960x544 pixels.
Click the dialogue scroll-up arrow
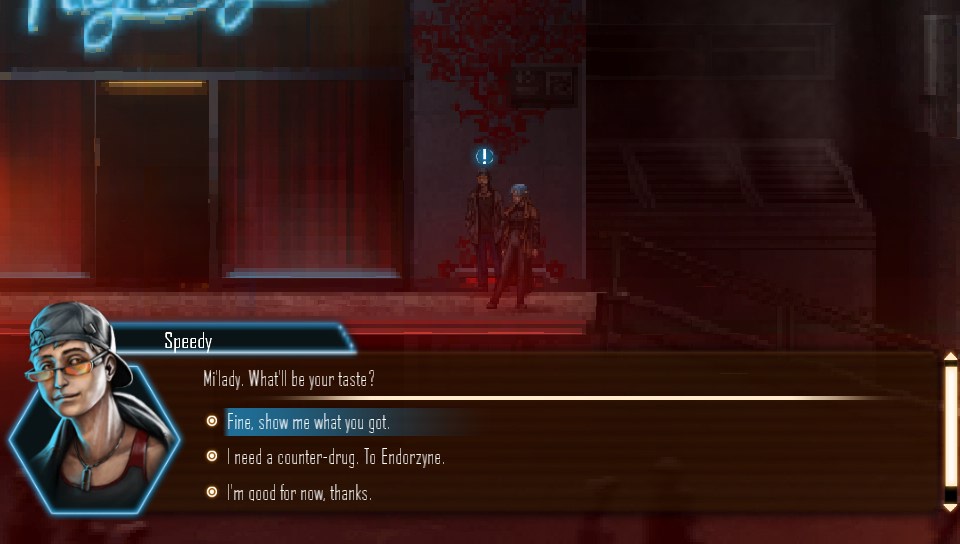click(950, 357)
